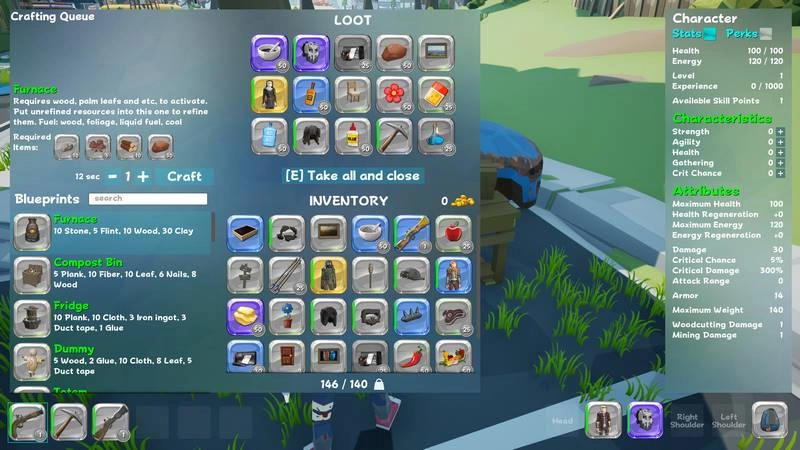Image resolution: width=800 pixels, height=450 pixels.
Task: Select the gold bars inventory slot
Action: click(x=245, y=316)
